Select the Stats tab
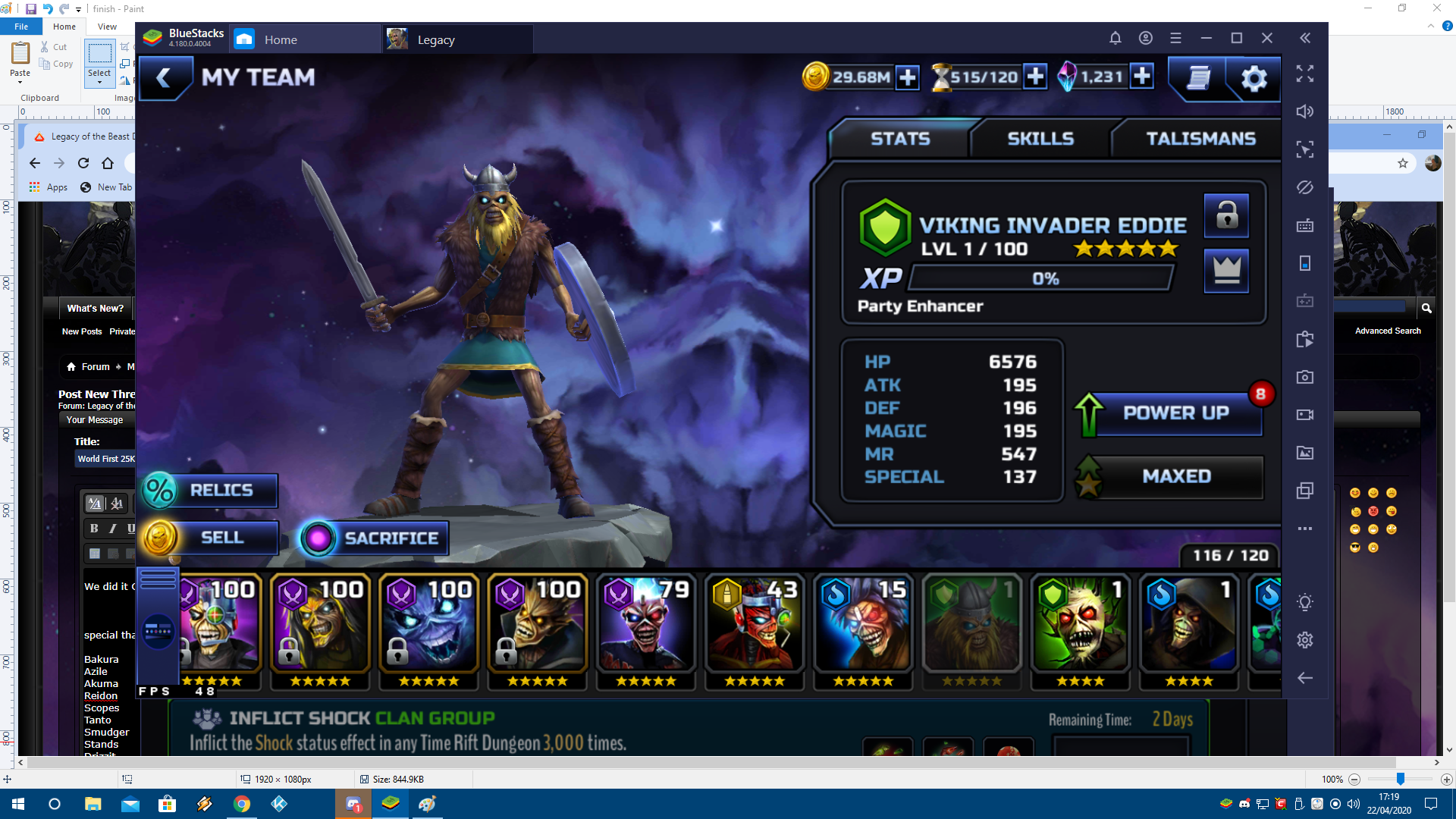The height and width of the screenshot is (819, 1456). (x=900, y=139)
